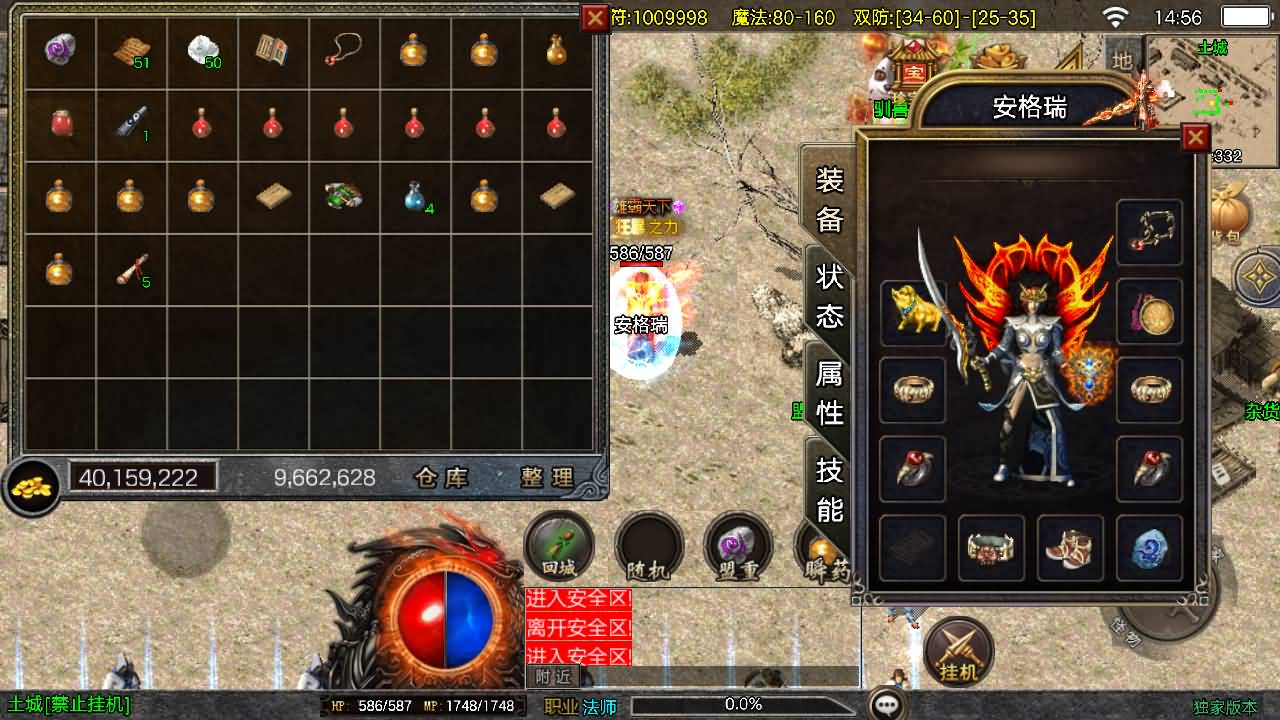This screenshot has width=1280, height=720.
Task: Open the 状态 status tab
Action: [829, 296]
